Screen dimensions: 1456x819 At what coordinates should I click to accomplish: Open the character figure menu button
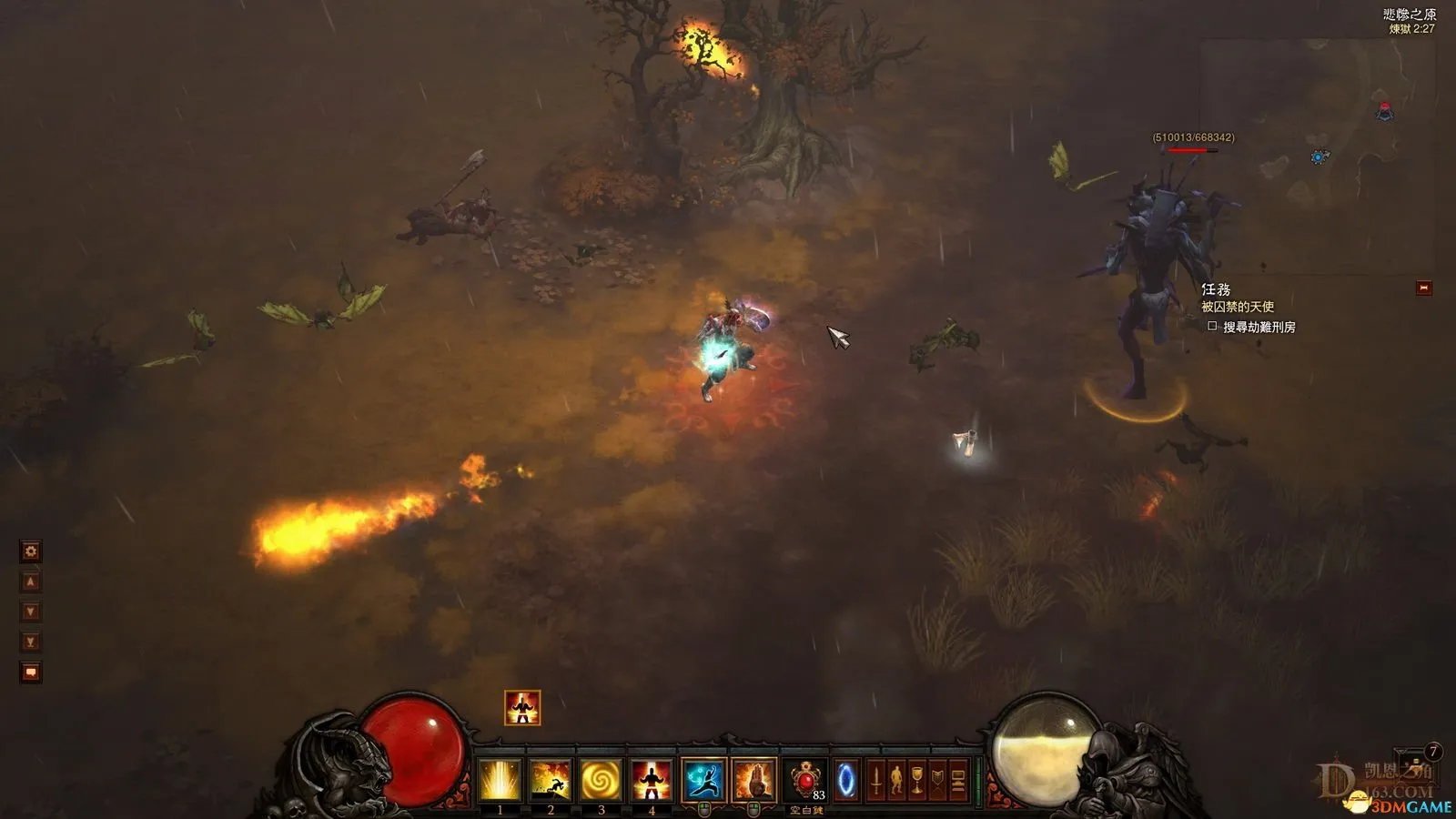tap(896, 781)
